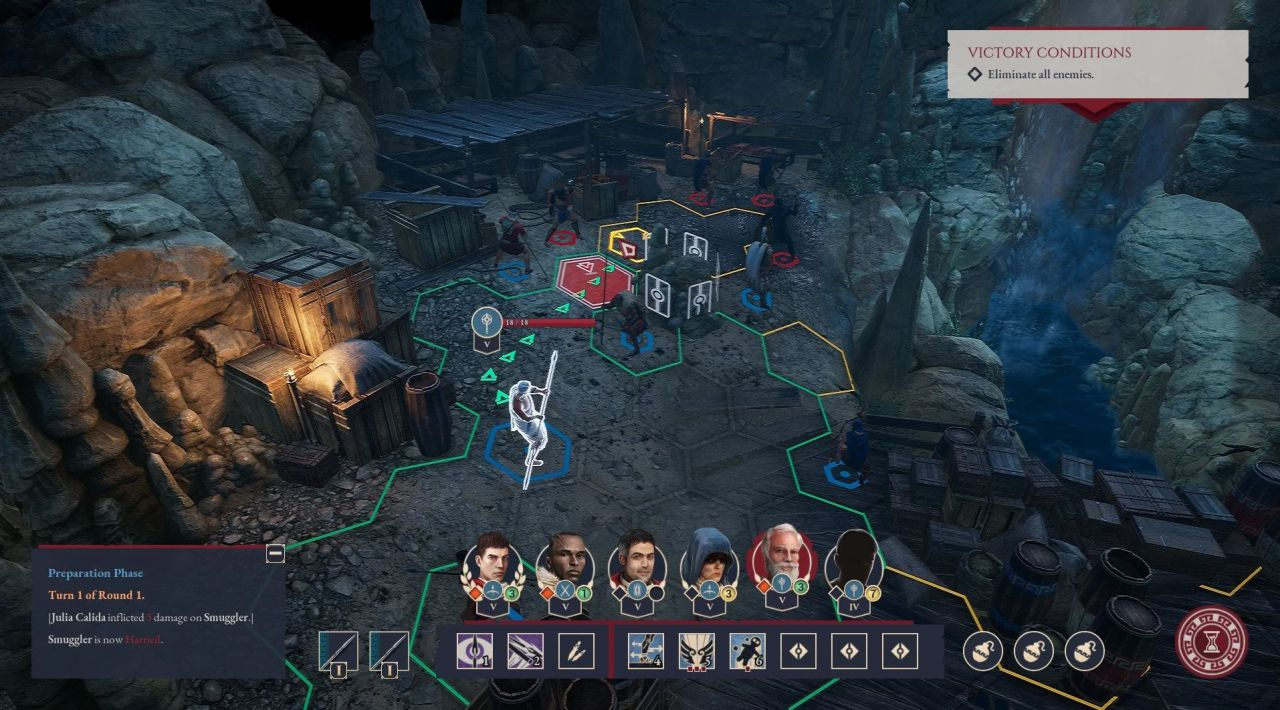Select the triple darts ability
The image size is (1280, 710).
[574, 652]
